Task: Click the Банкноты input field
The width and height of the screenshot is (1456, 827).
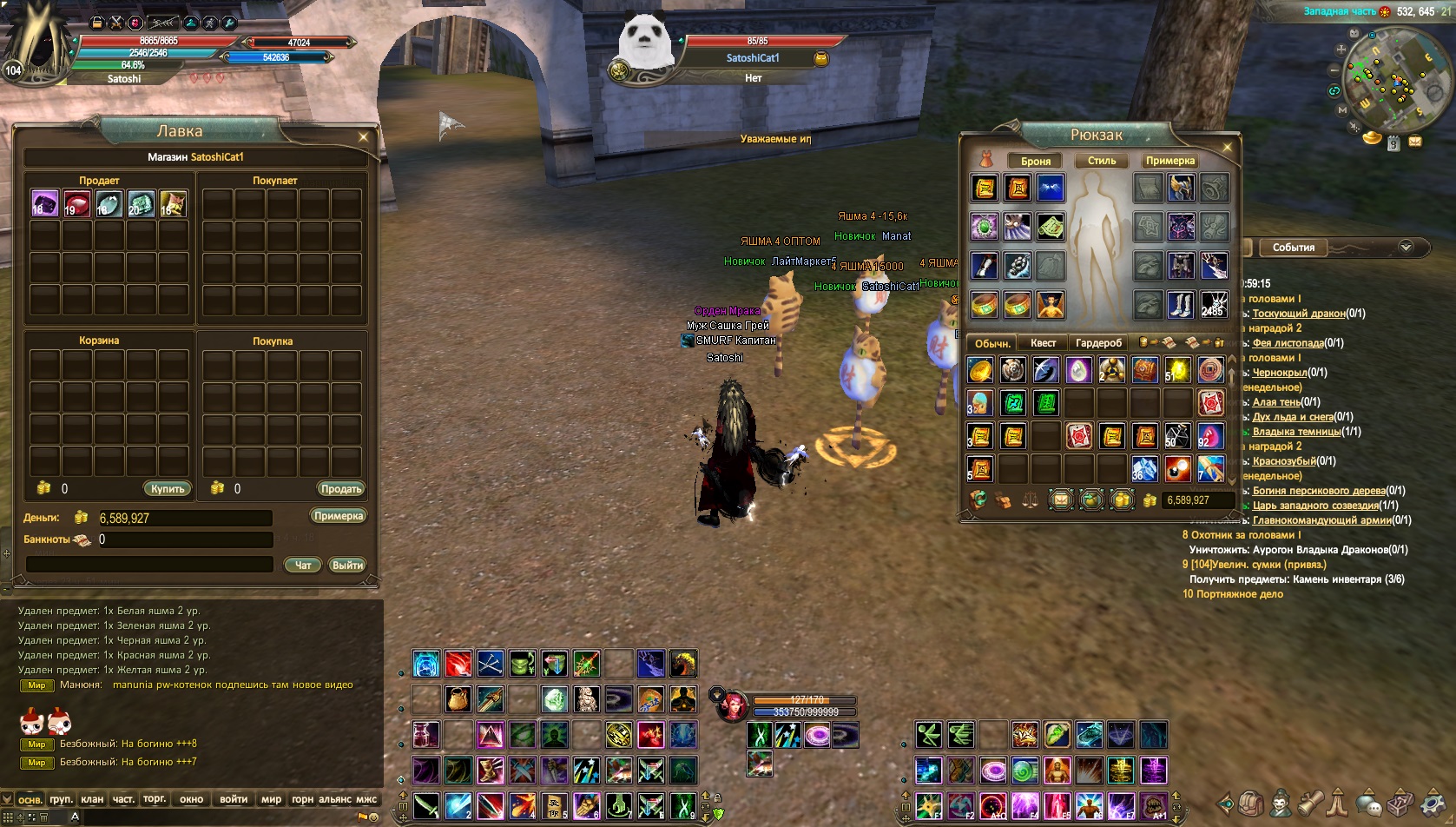Action: click(185, 539)
